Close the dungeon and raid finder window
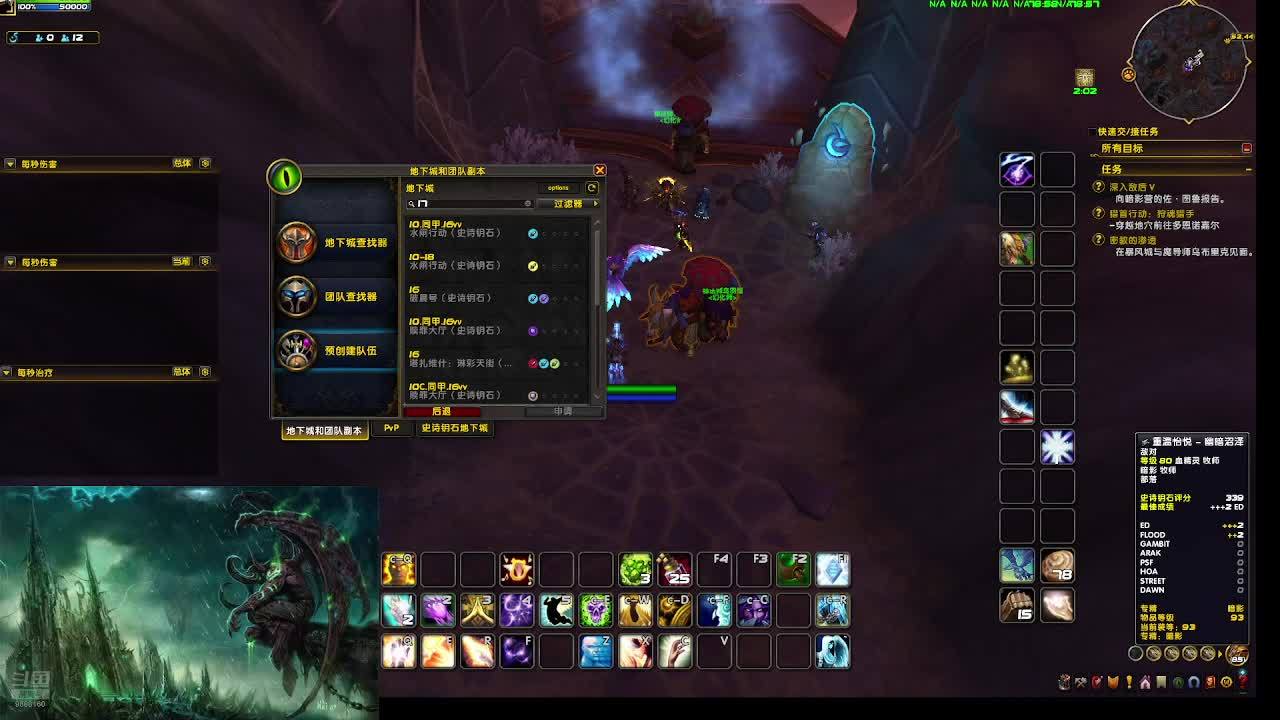 [600, 171]
